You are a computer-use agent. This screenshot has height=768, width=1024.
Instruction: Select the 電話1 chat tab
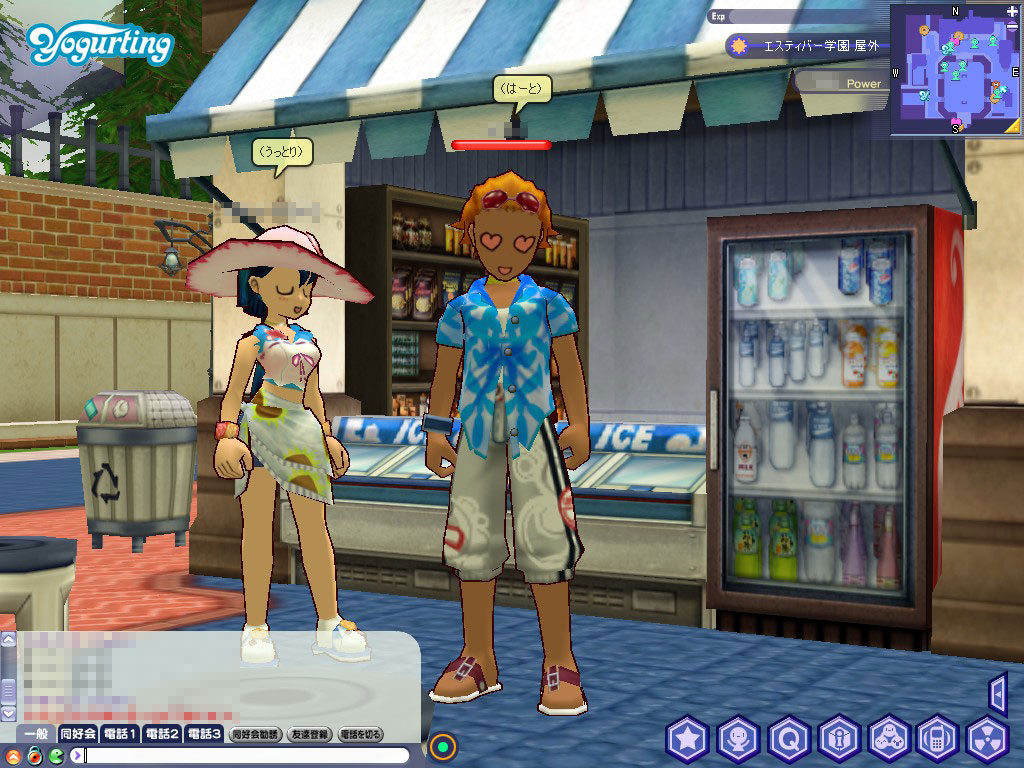point(121,734)
